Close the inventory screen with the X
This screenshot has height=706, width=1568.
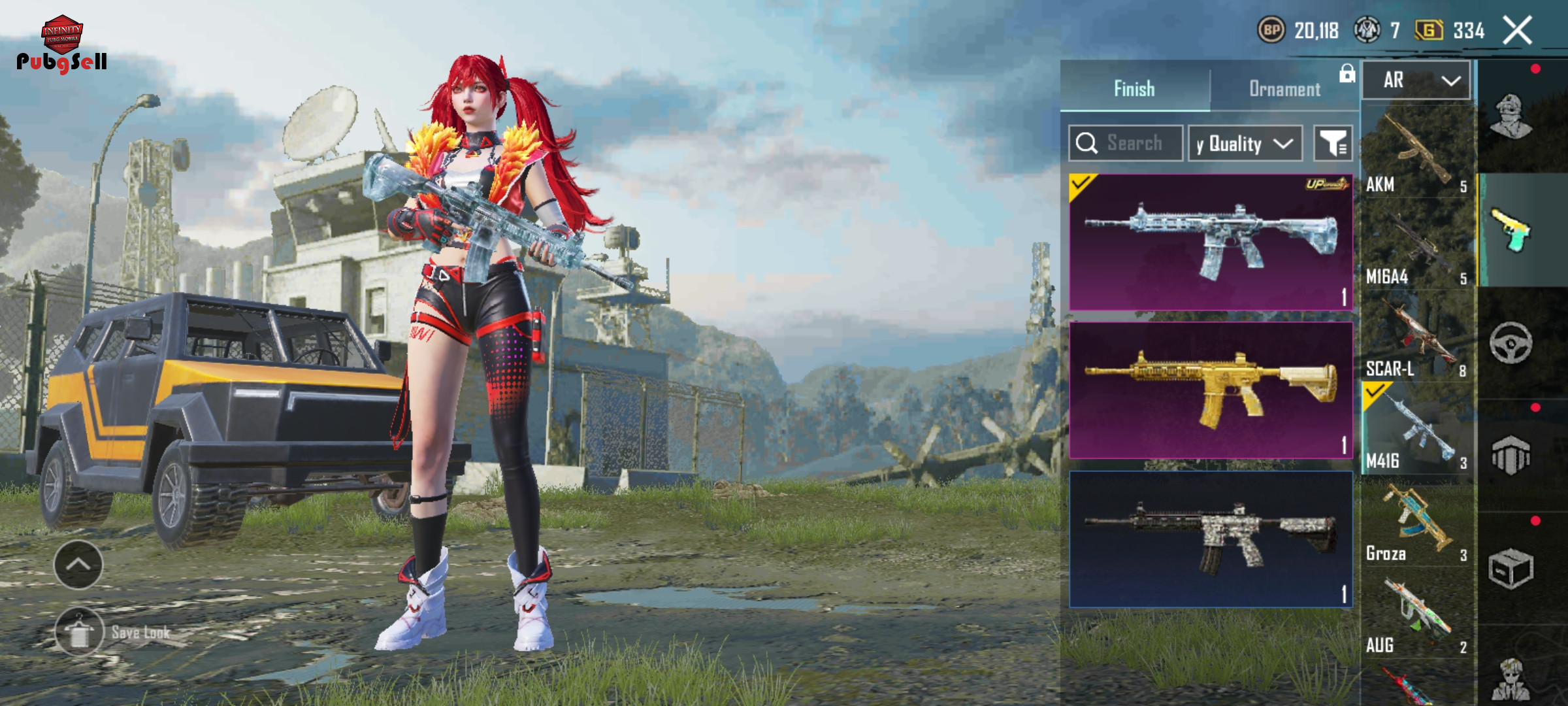point(1517,30)
